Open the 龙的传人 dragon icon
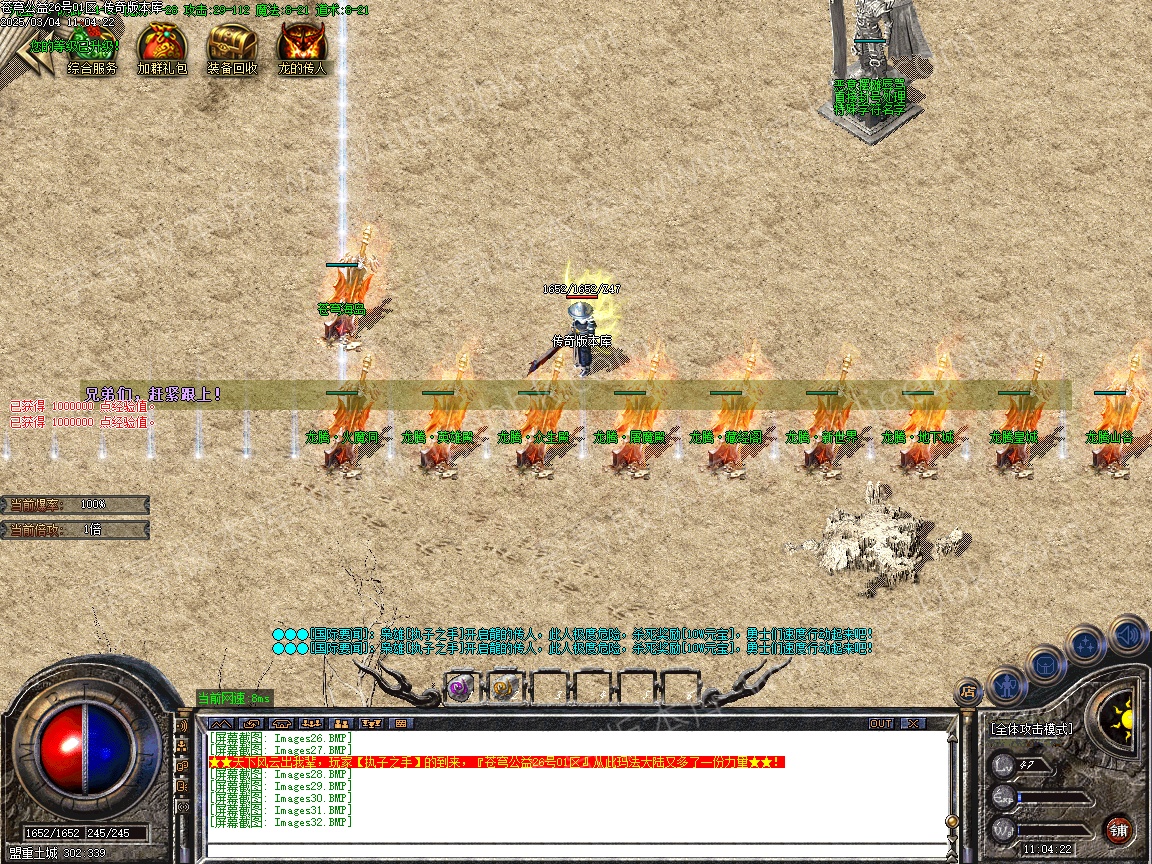 pos(302,45)
